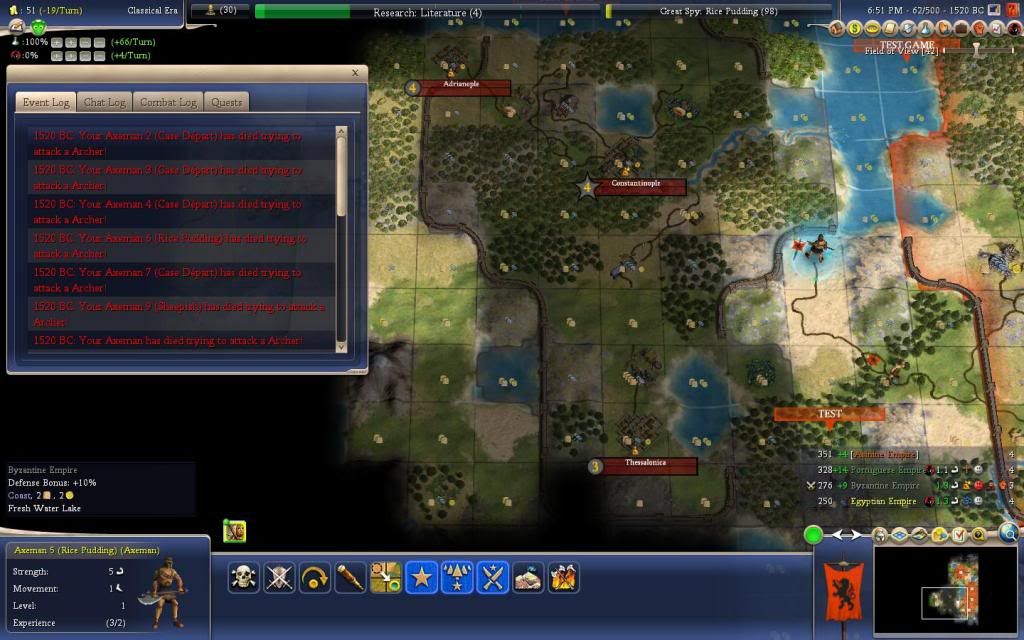Click the green end turn button
1024x640 pixels.
[x=814, y=535]
